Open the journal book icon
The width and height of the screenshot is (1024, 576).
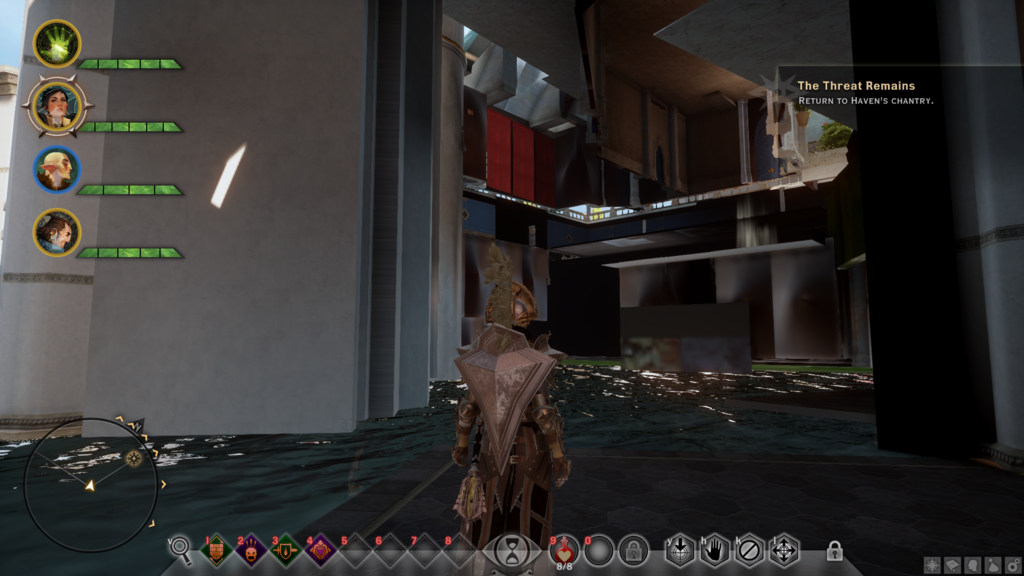[952, 565]
